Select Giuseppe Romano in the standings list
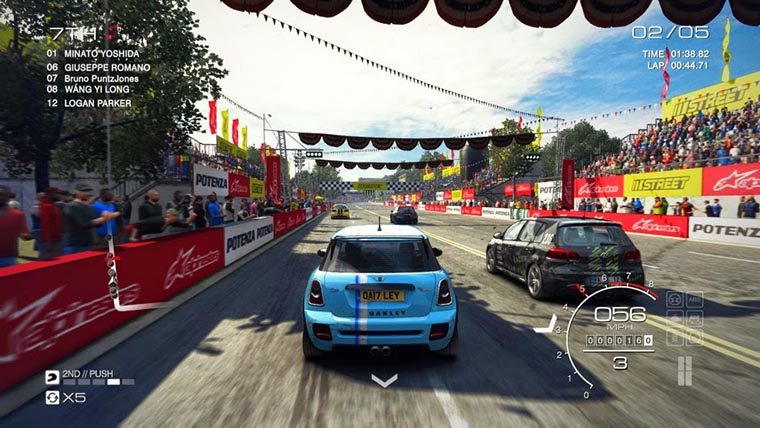760x428 pixels. pos(98,67)
